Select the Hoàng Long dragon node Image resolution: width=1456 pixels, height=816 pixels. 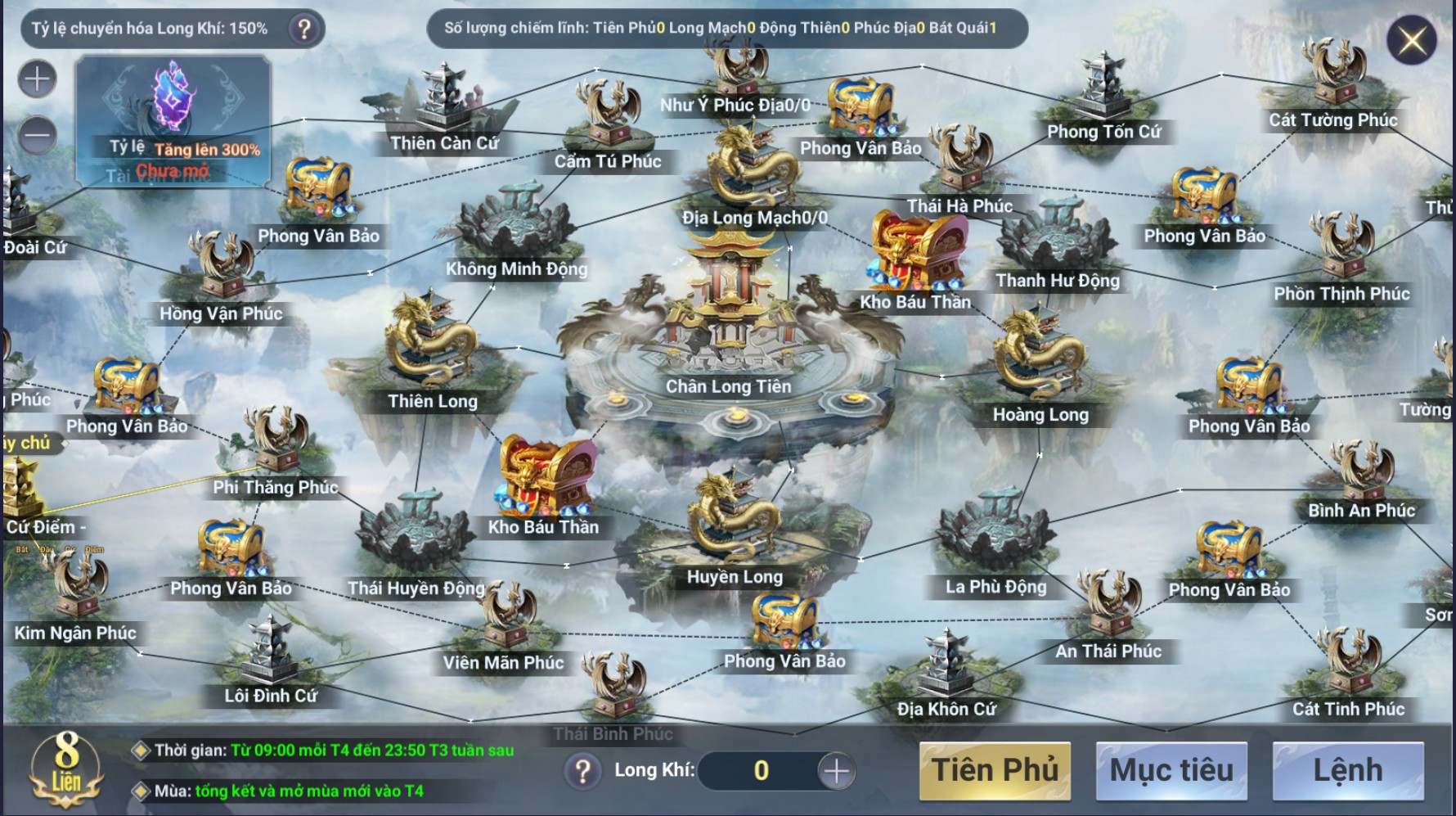click(1039, 360)
